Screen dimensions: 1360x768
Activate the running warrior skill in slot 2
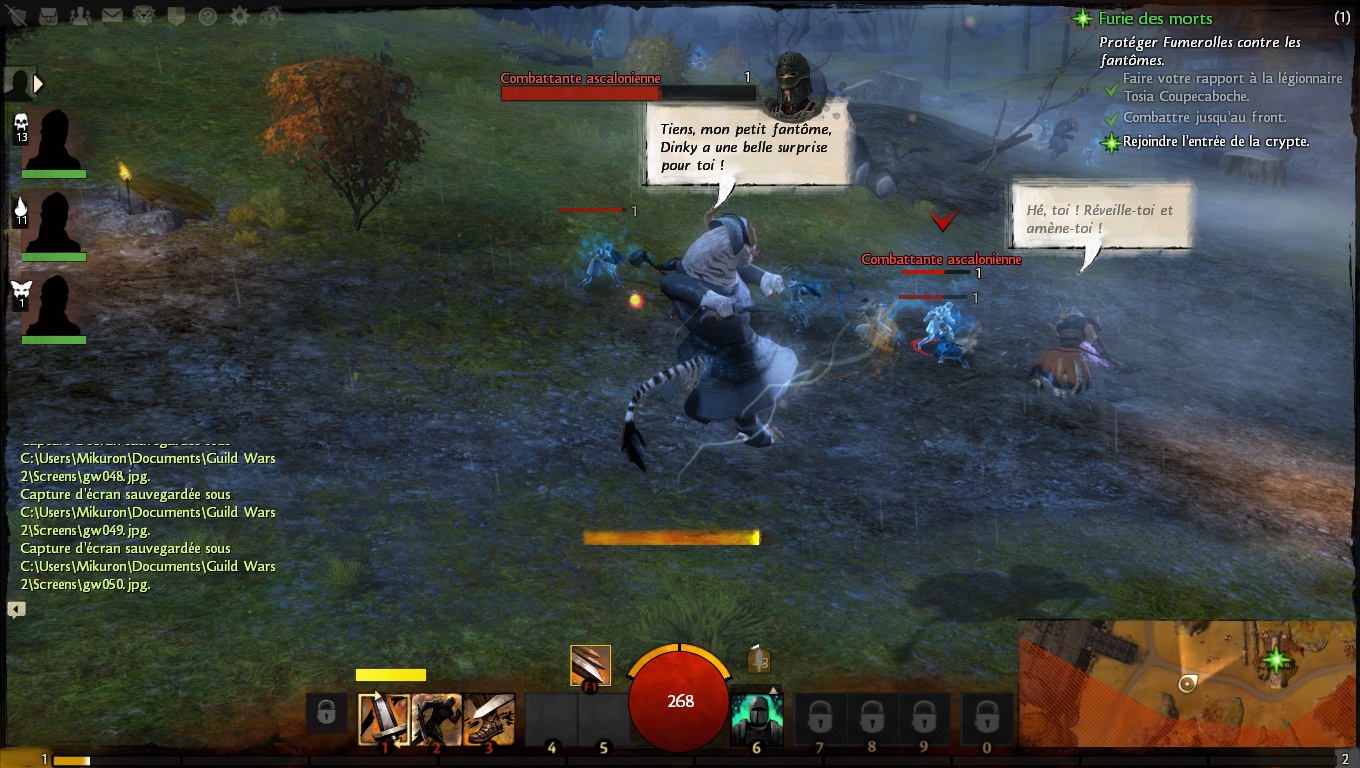[436, 720]
